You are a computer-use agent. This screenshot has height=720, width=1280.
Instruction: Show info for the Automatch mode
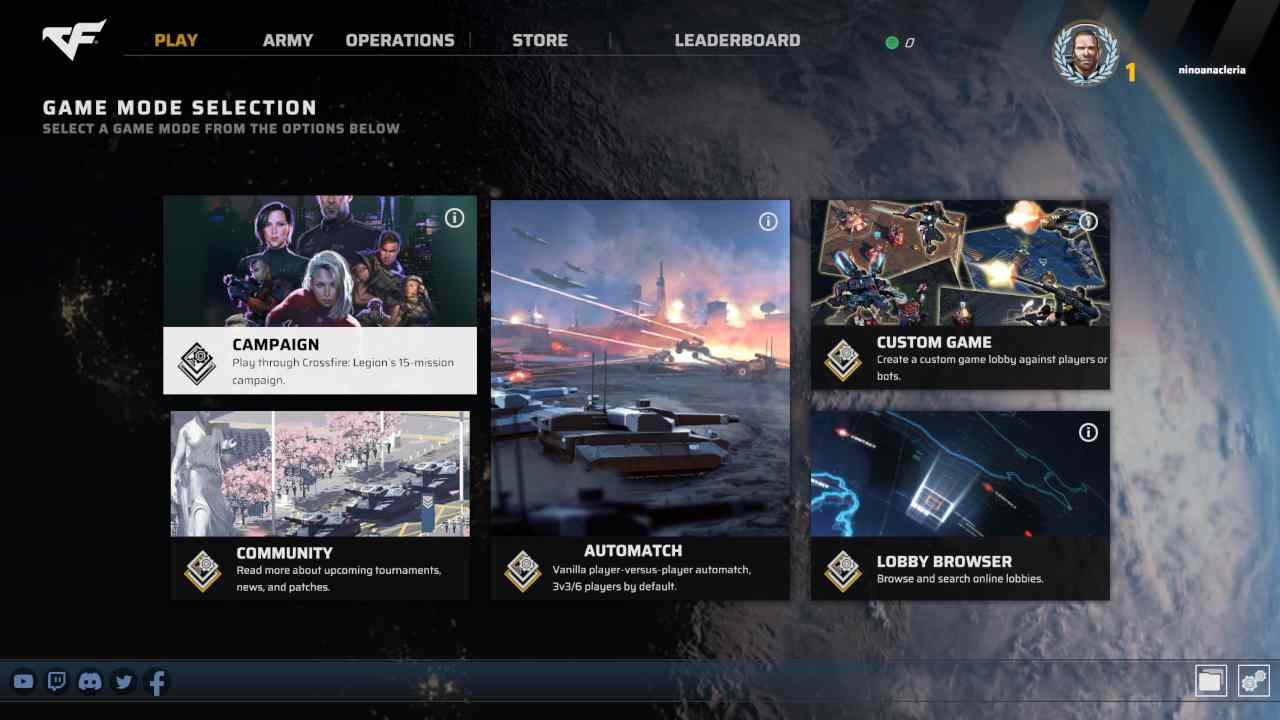coord(768,222)
